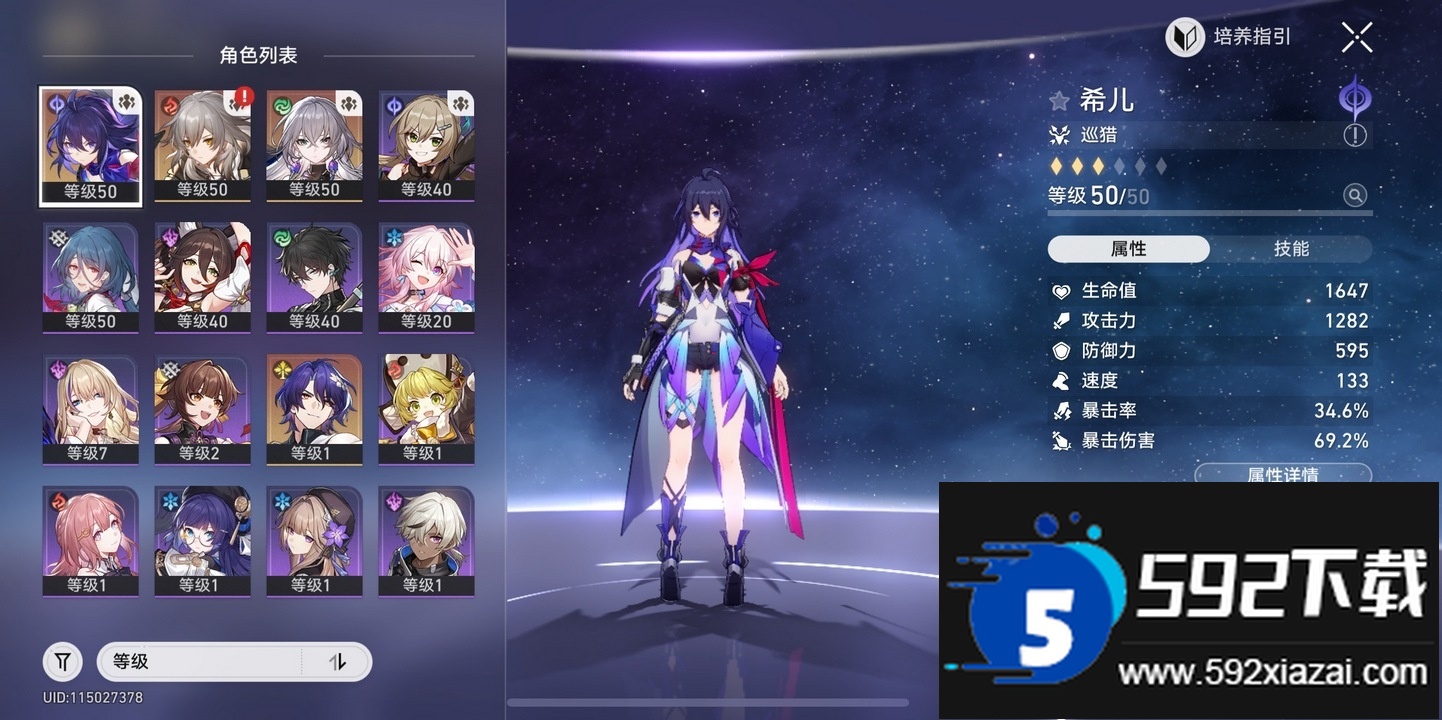Click the filter funnel icon bottom left
This screenshot has height=720, width=1442.
(x=62, y=661)
